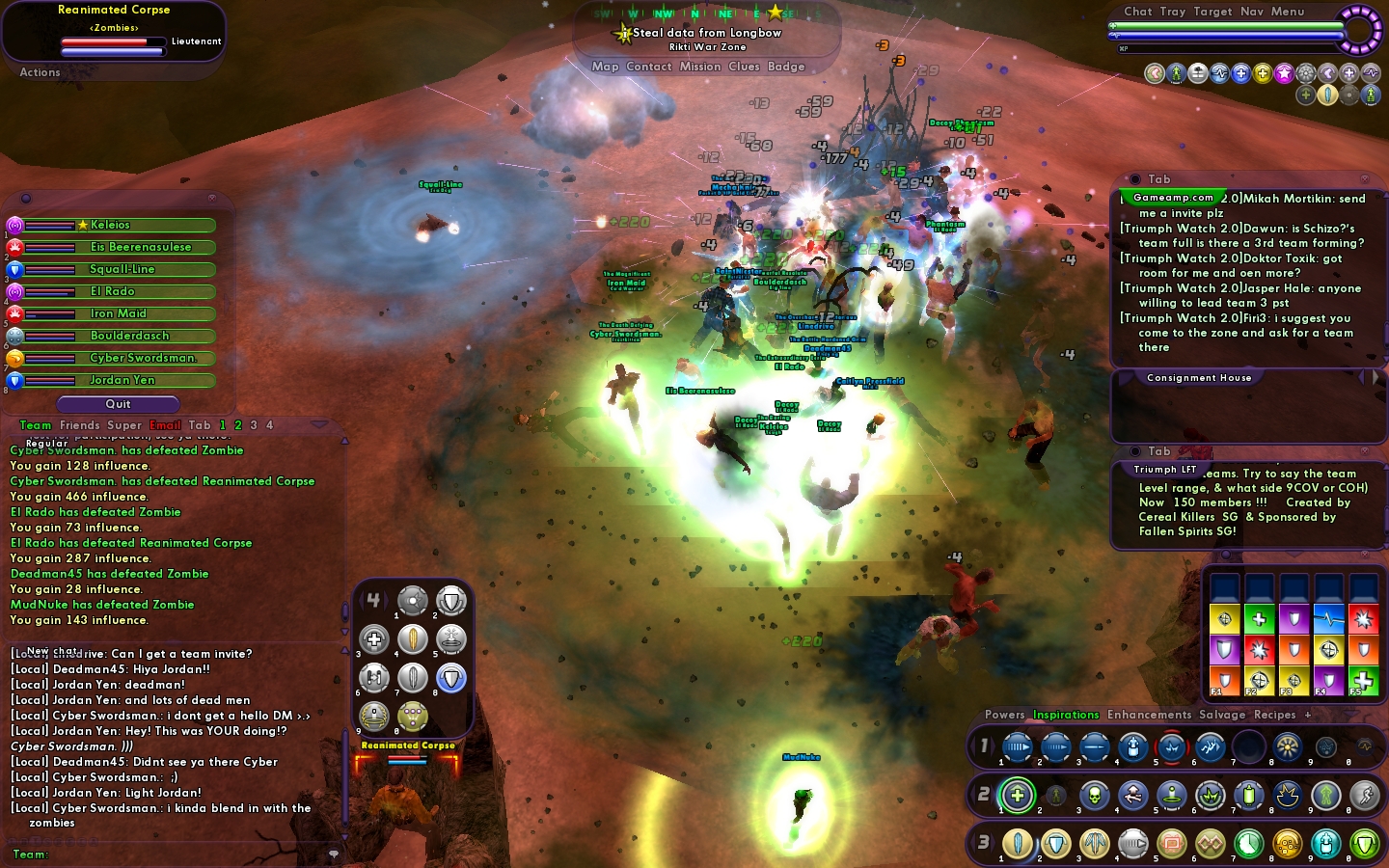Quit the team with Quit button
The height and width of the screenshot is (868, 1389).
[x=118, y=404]
